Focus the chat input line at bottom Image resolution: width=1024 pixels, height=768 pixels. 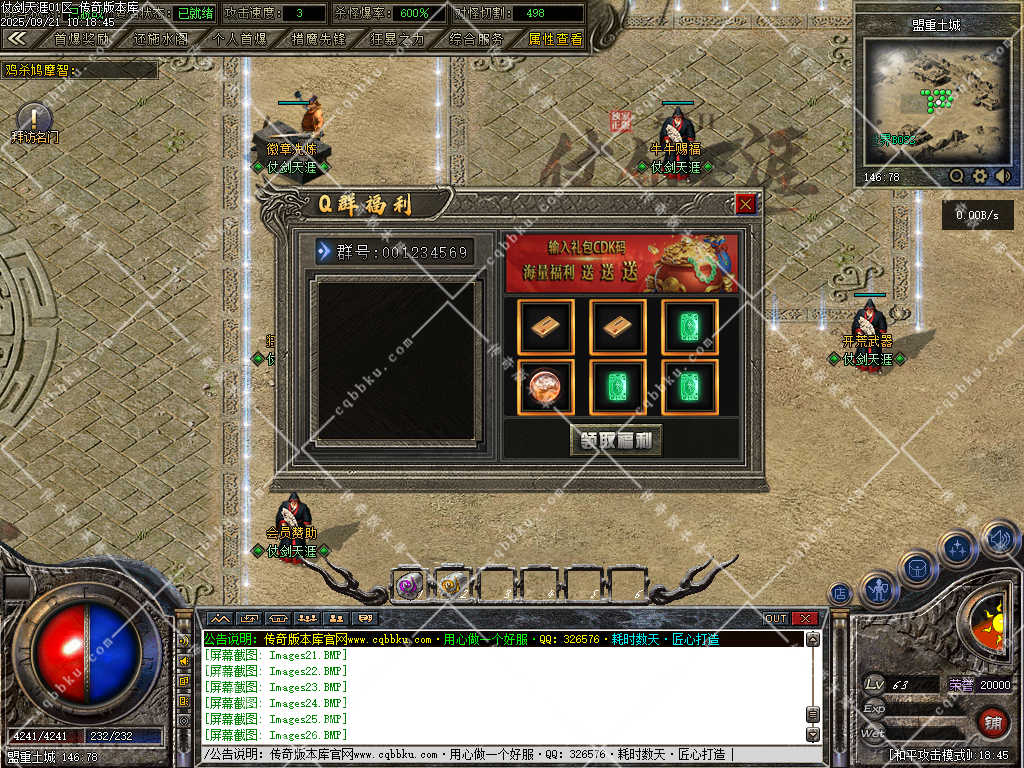pos(500,754)
